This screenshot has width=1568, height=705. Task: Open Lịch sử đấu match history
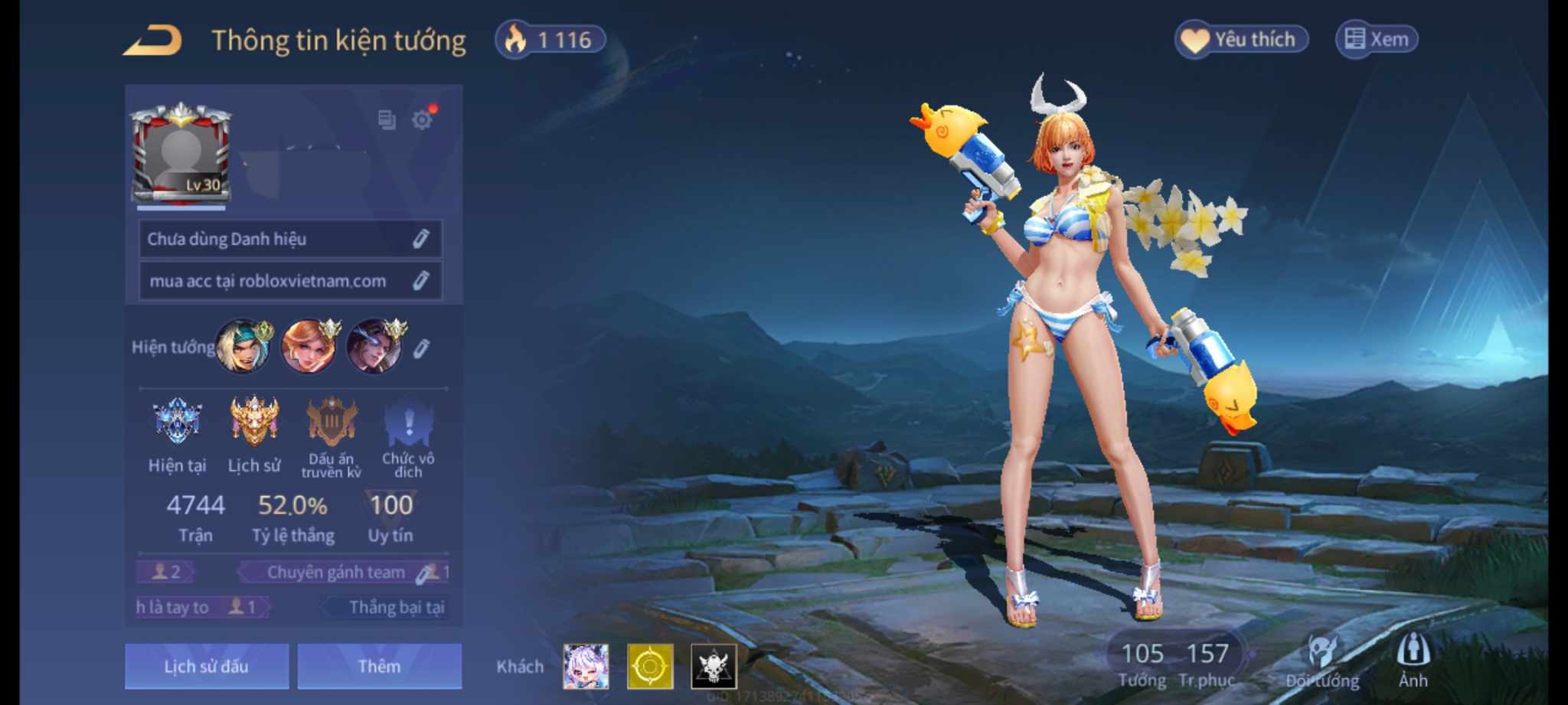point(207,666)
